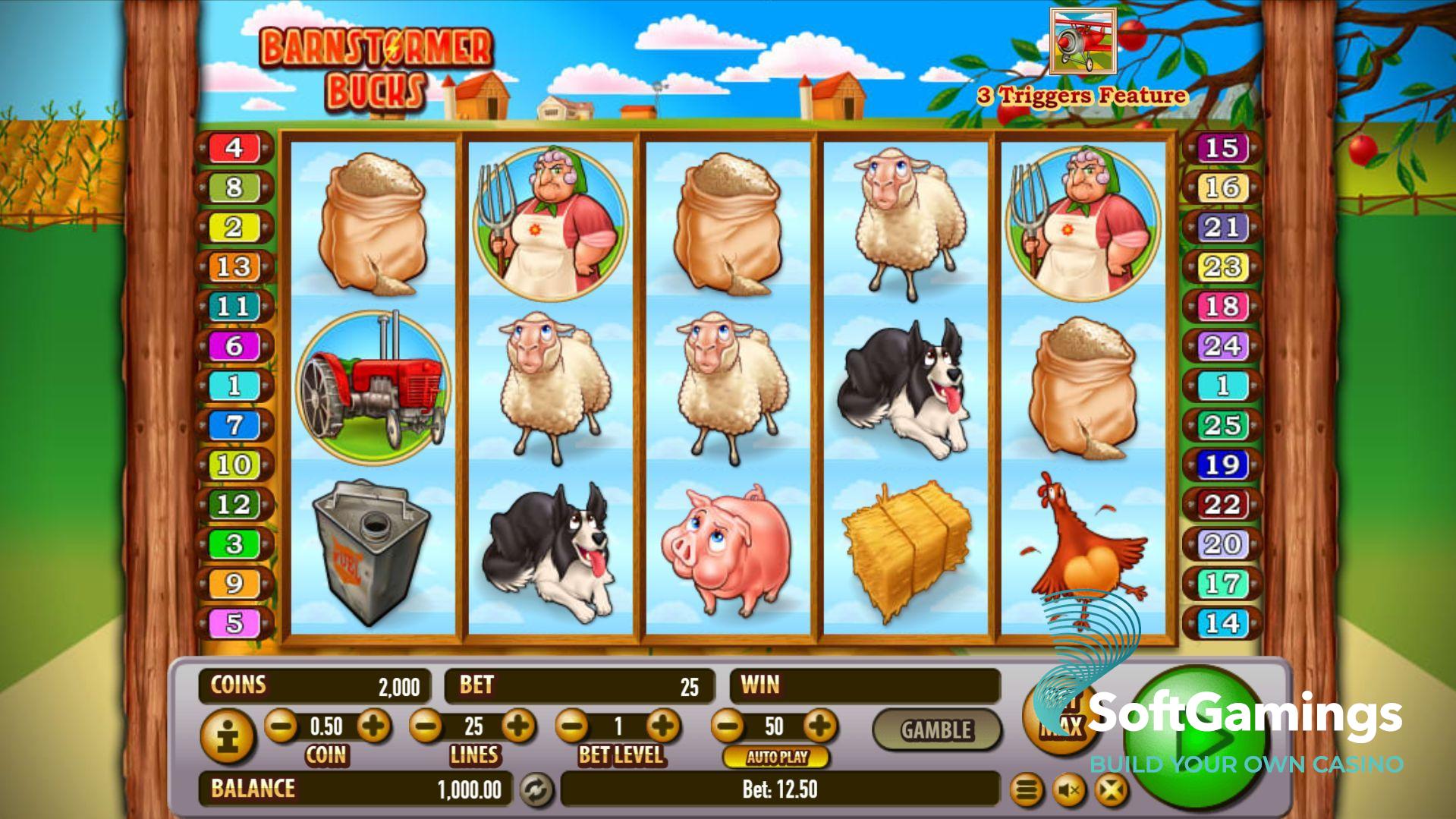Click the refresh balance icon
Screen dimensions: 1456x819
click(x=536, y=790)
